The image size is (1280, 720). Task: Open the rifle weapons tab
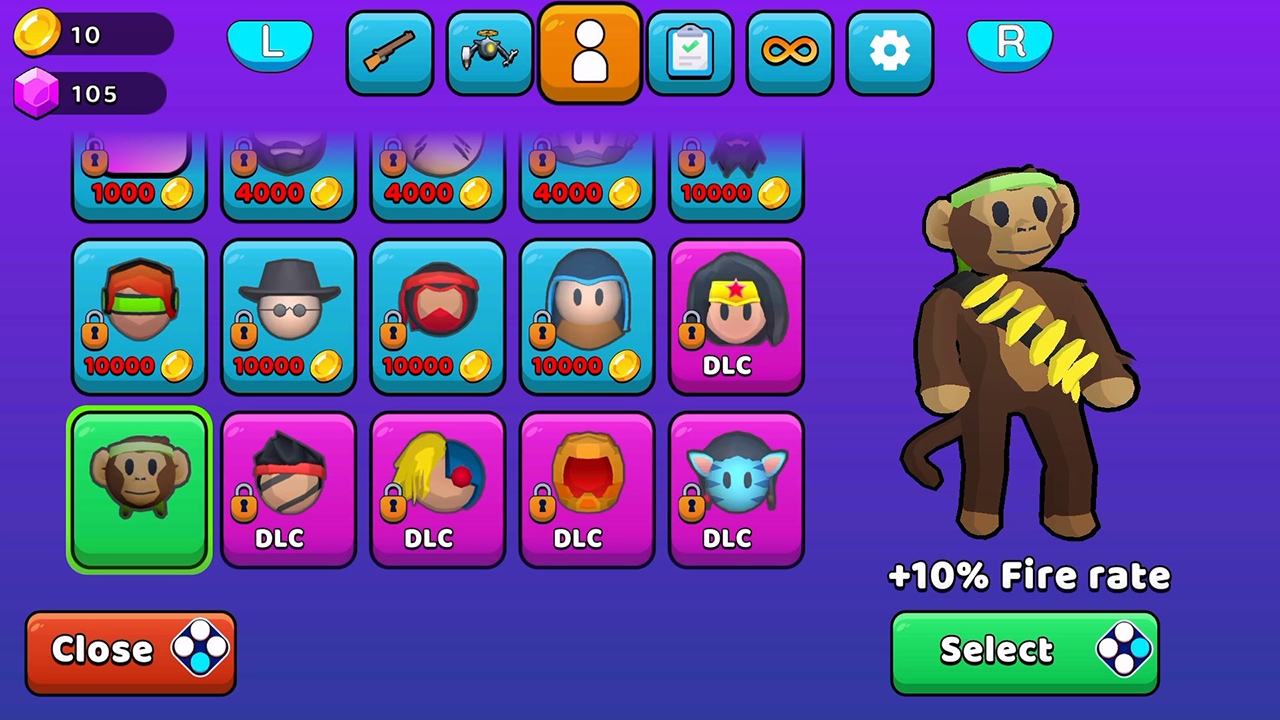click(x=389, y=52)
